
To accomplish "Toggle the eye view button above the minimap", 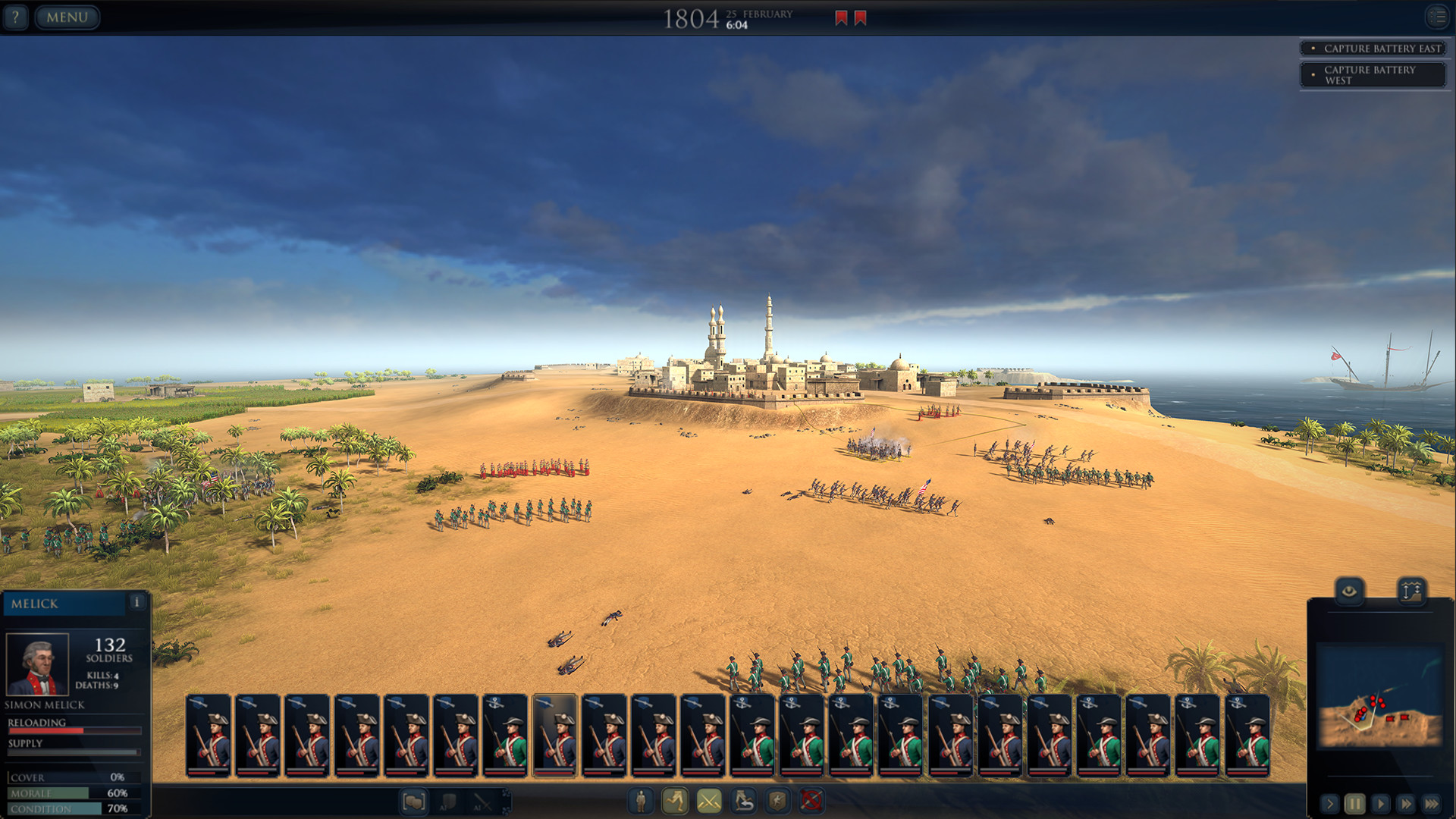I will tap(1349, 591).
